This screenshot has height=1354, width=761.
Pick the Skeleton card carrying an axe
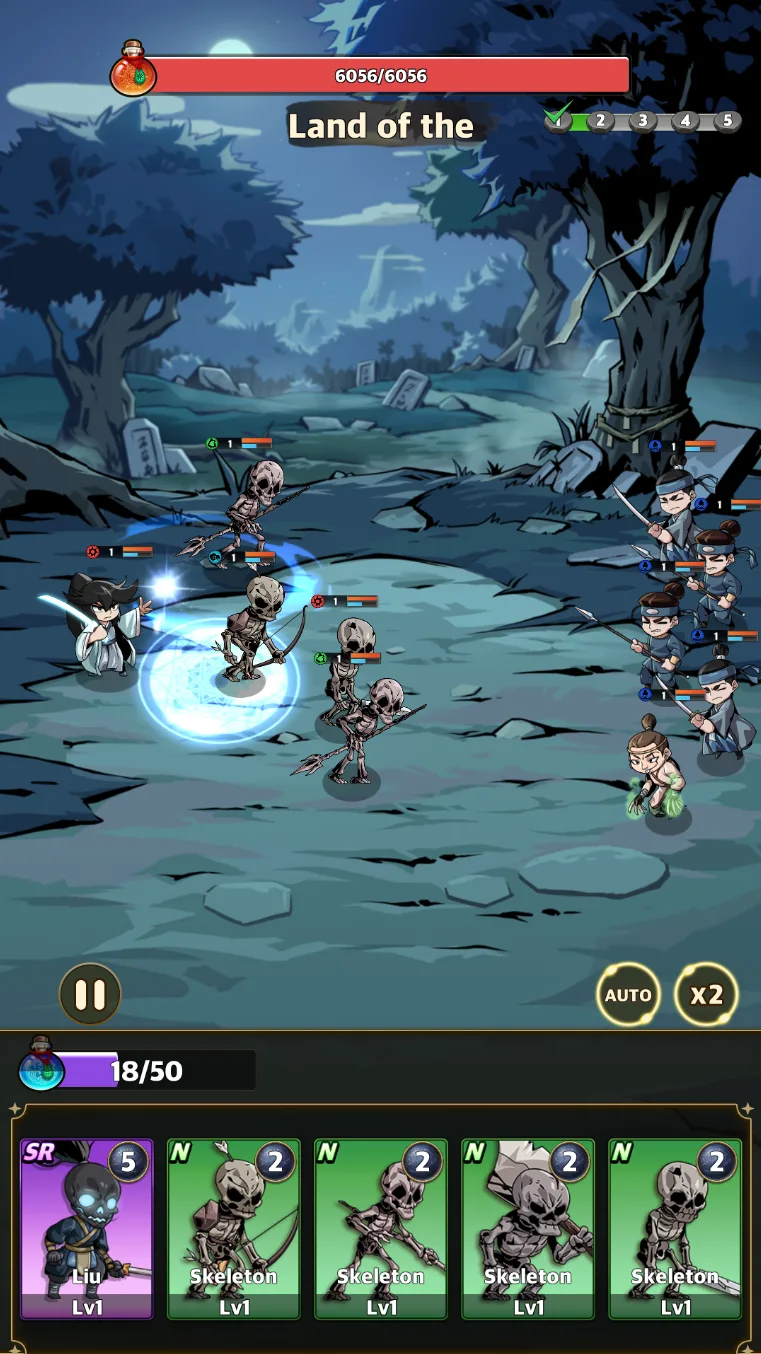[x=528, y=1229]
